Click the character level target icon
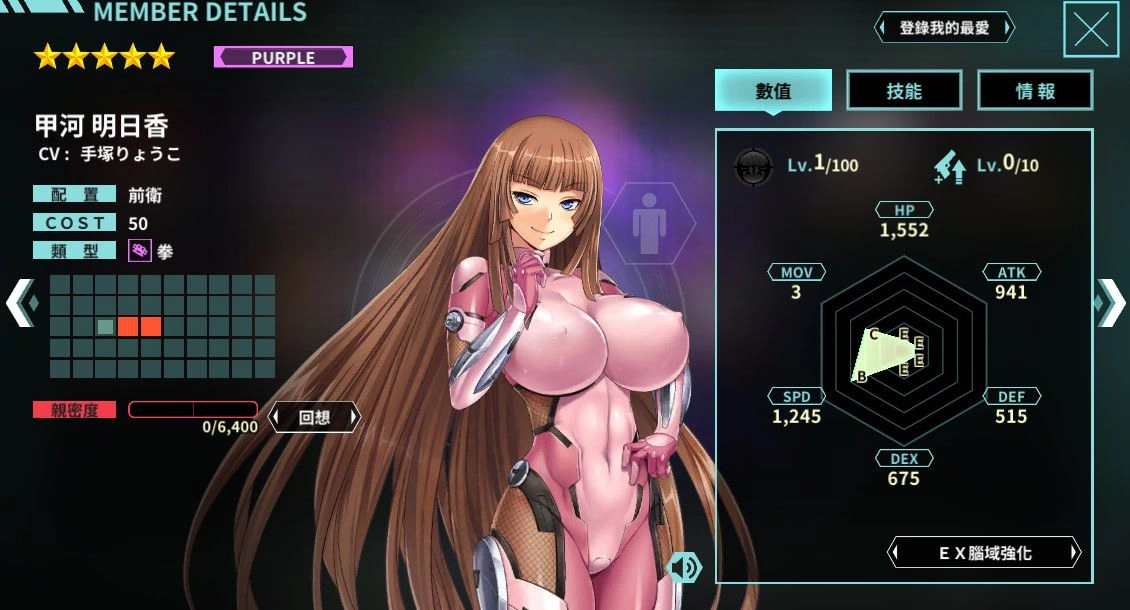This screenshot has width=1130, height=610. 753,165
